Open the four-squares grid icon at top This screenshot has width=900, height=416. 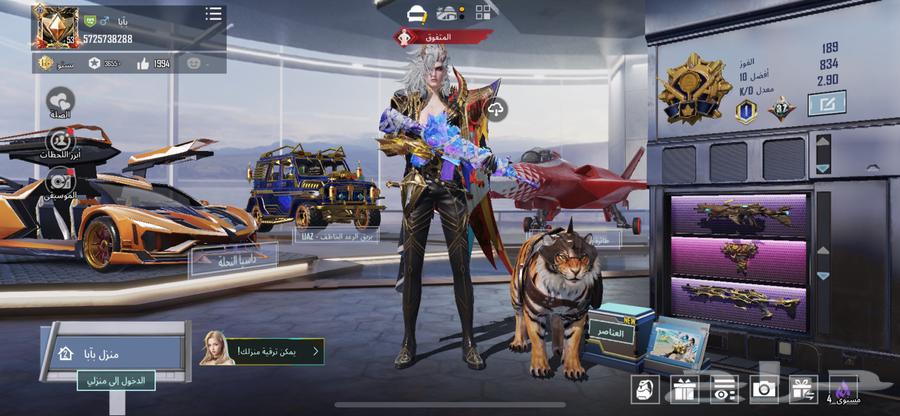(484, 13)
